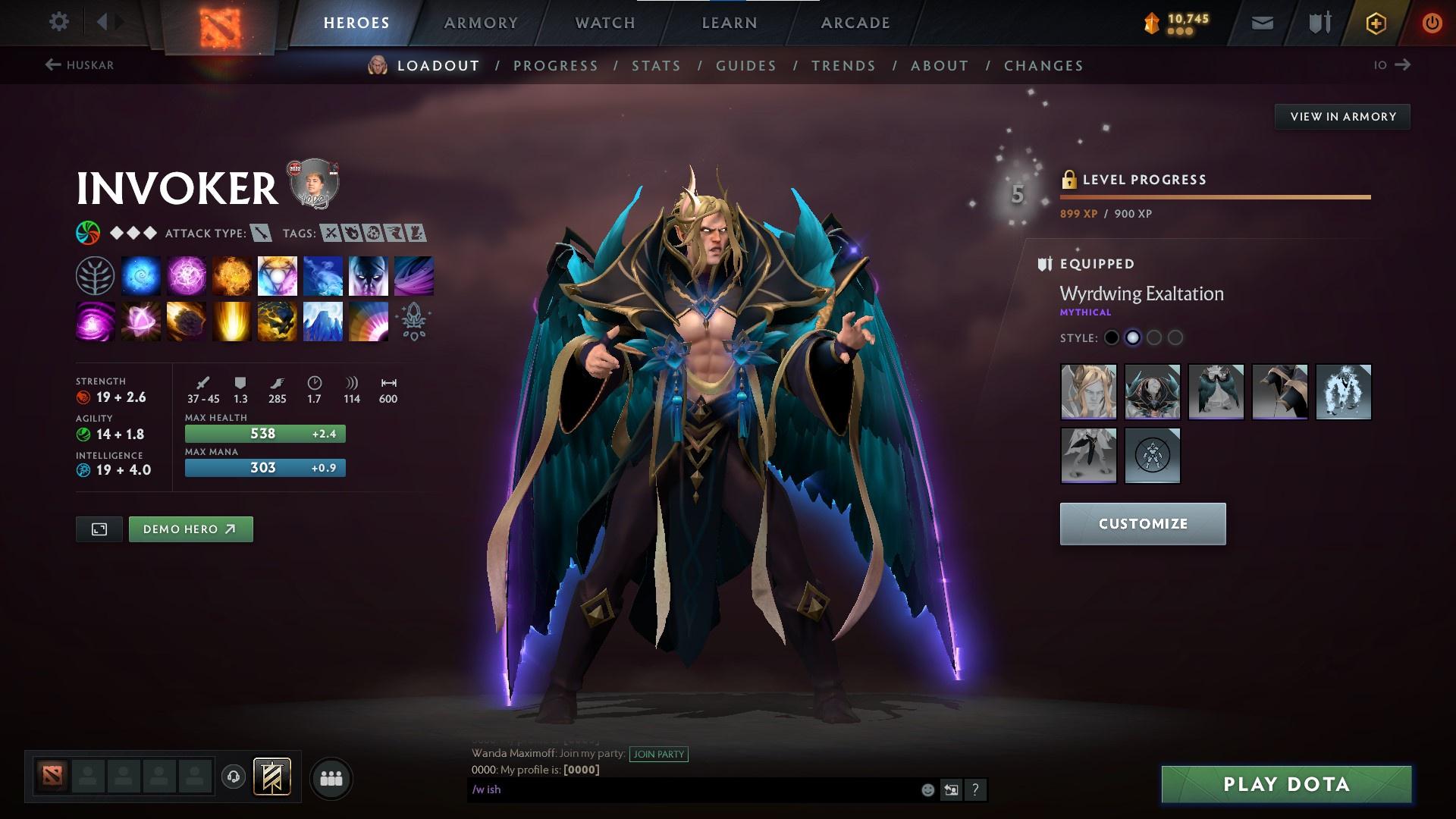This screenshot has width=1456, height=819.
Task: Click the Sun Strike ability icon
Action: (x=231, y=321)
